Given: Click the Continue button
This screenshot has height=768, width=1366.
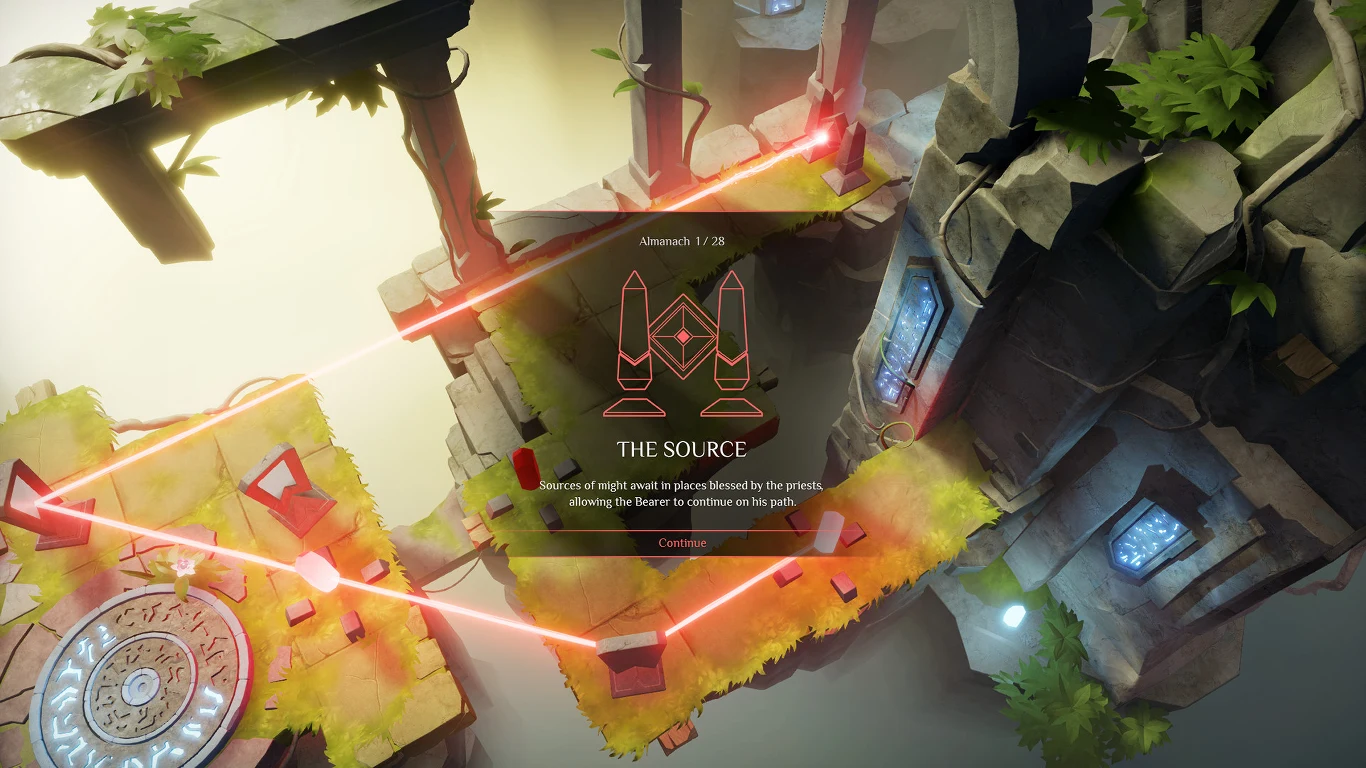Looking at the screenshot, I should coord(683,542).
